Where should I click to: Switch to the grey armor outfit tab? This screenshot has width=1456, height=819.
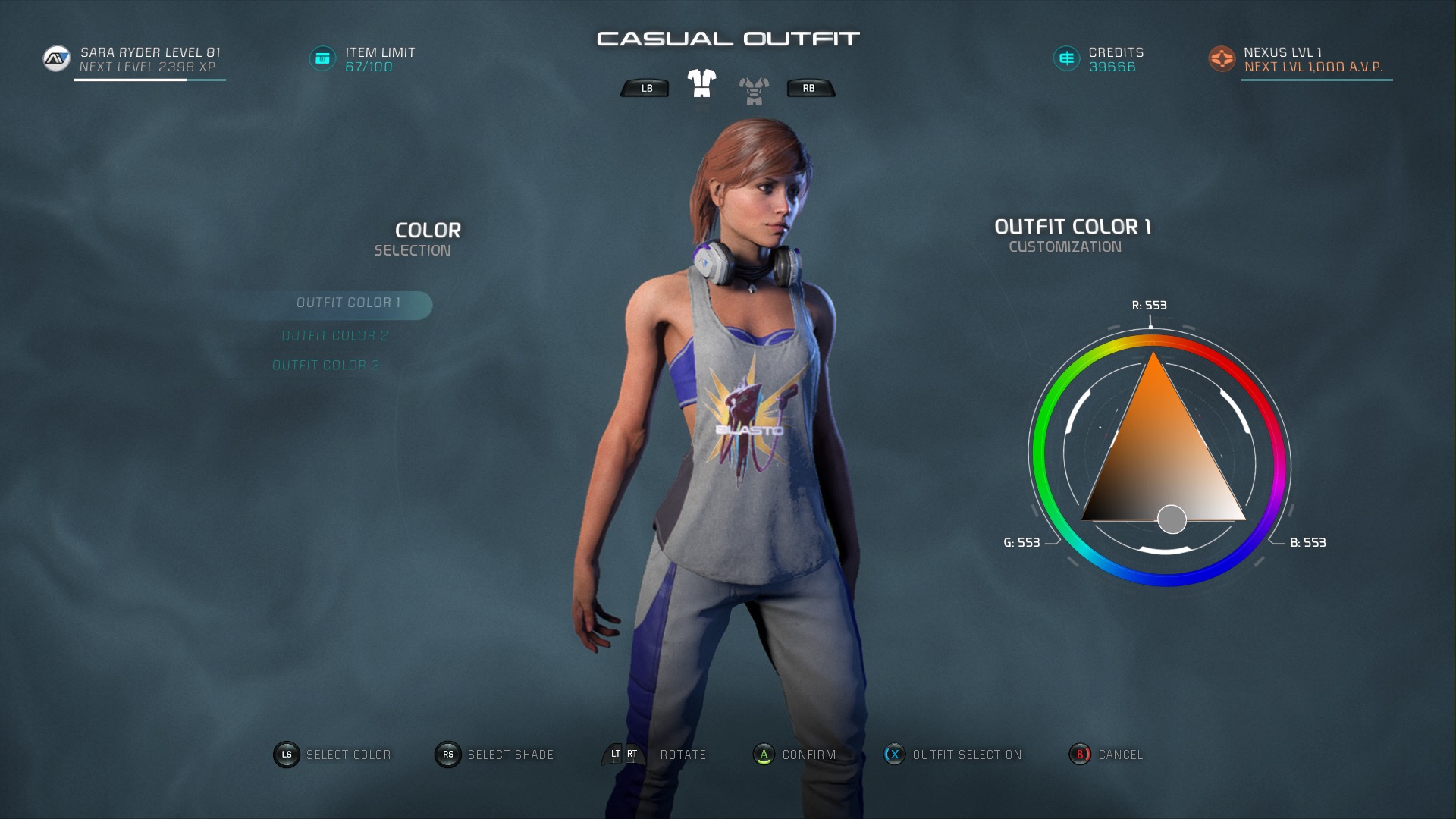[754, 90]
